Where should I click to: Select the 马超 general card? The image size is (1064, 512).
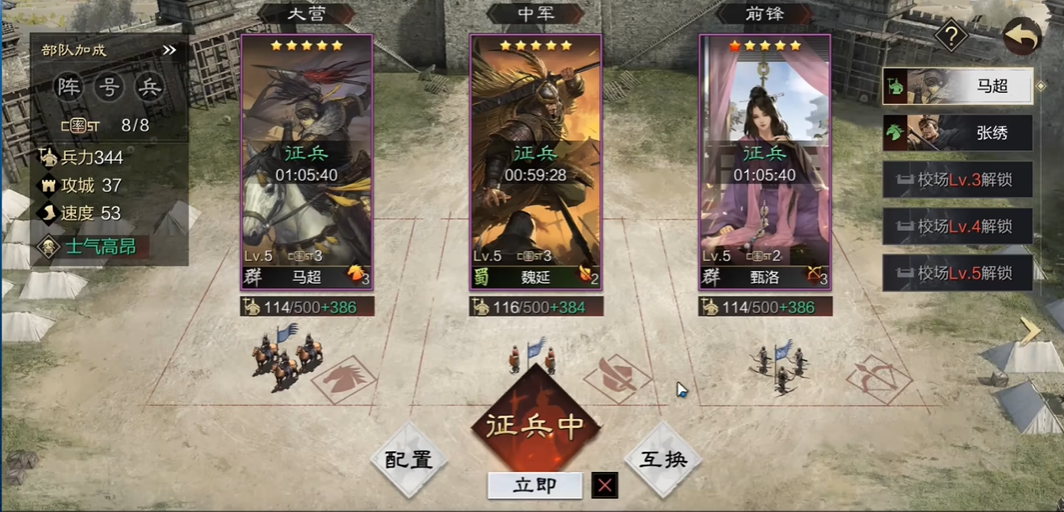(x=306, y=165)
